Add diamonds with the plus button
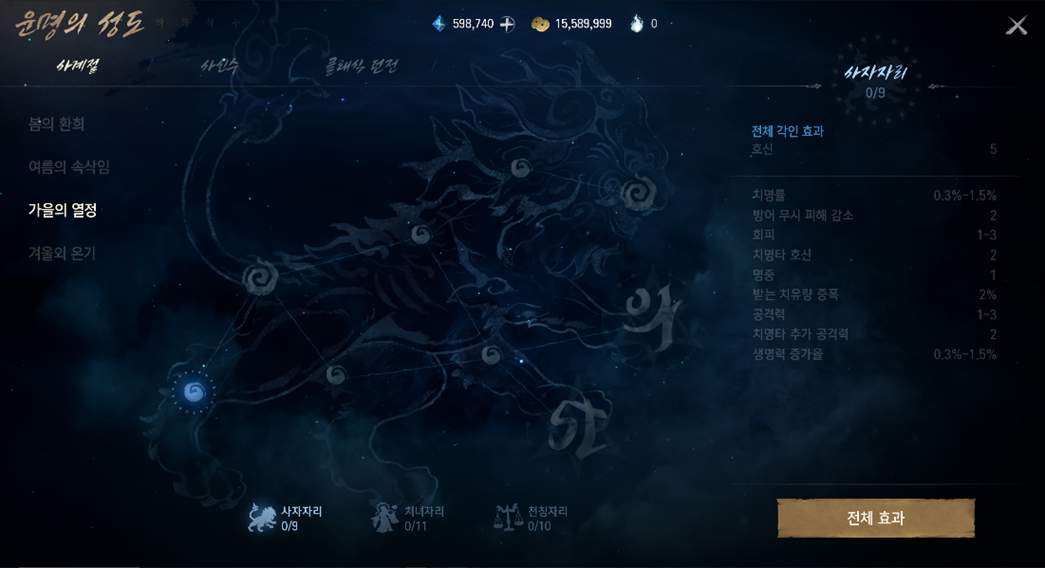1045x568 pixels. click(507, 24)
